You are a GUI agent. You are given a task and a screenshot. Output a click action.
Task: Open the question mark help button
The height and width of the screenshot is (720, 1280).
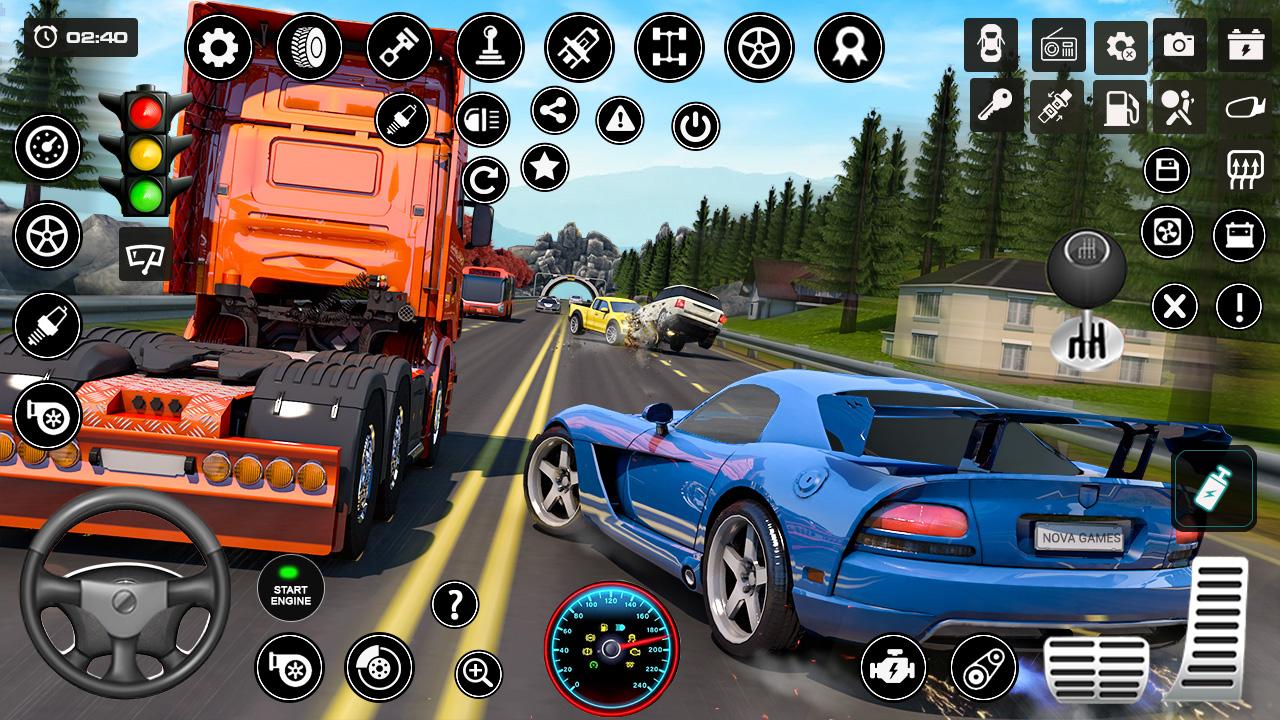[x=455, y=604]
